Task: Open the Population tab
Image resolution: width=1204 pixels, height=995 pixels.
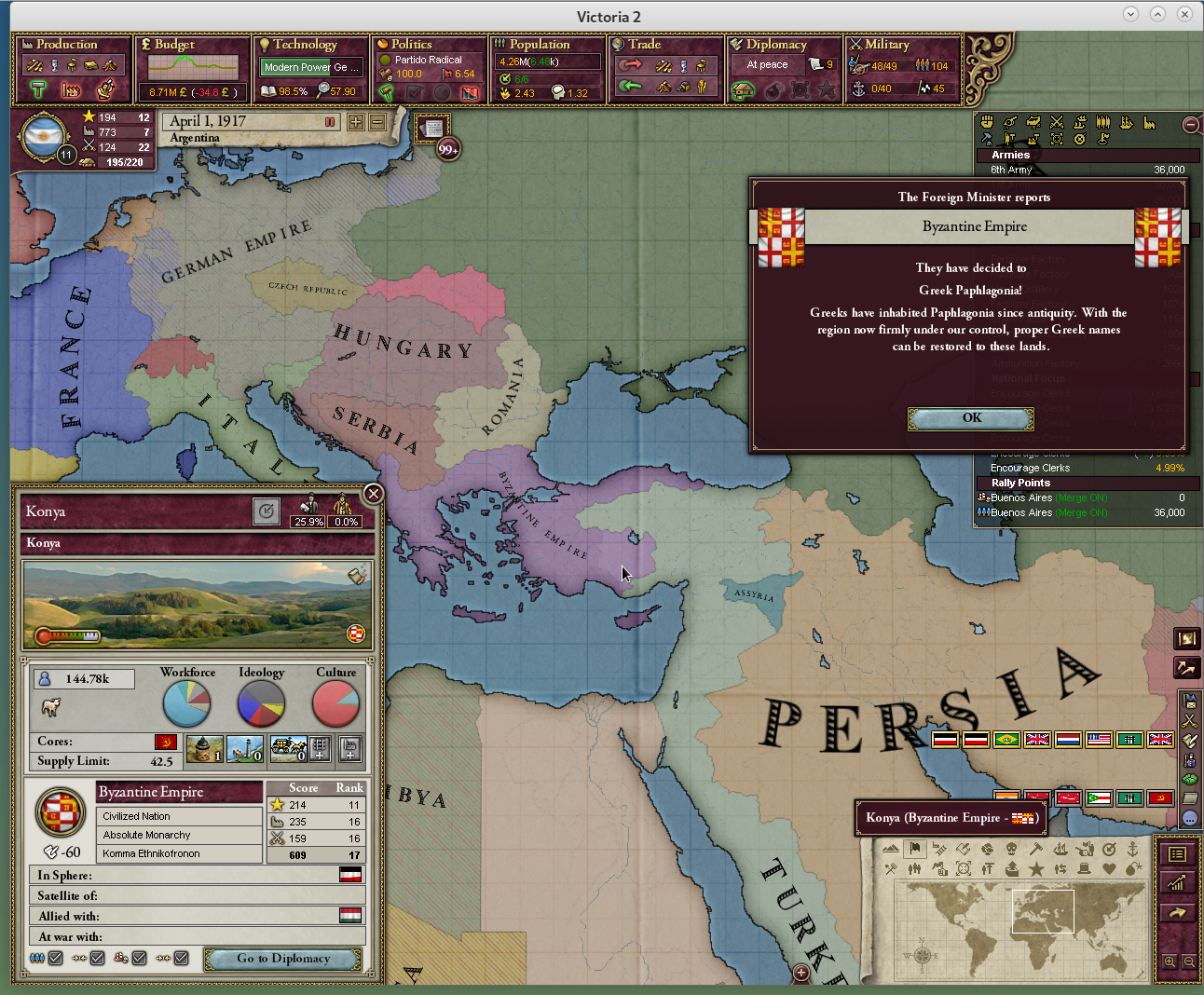Action: tap(539, 45)
